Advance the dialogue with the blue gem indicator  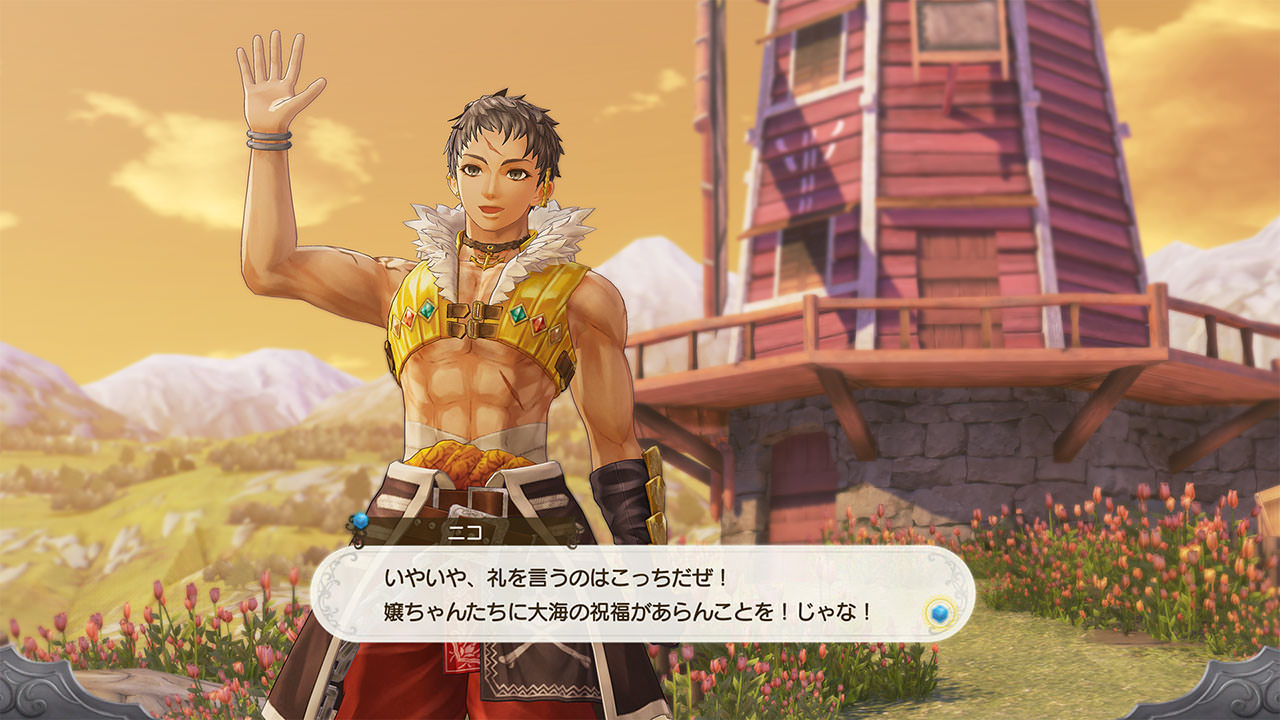click(937, 612)
